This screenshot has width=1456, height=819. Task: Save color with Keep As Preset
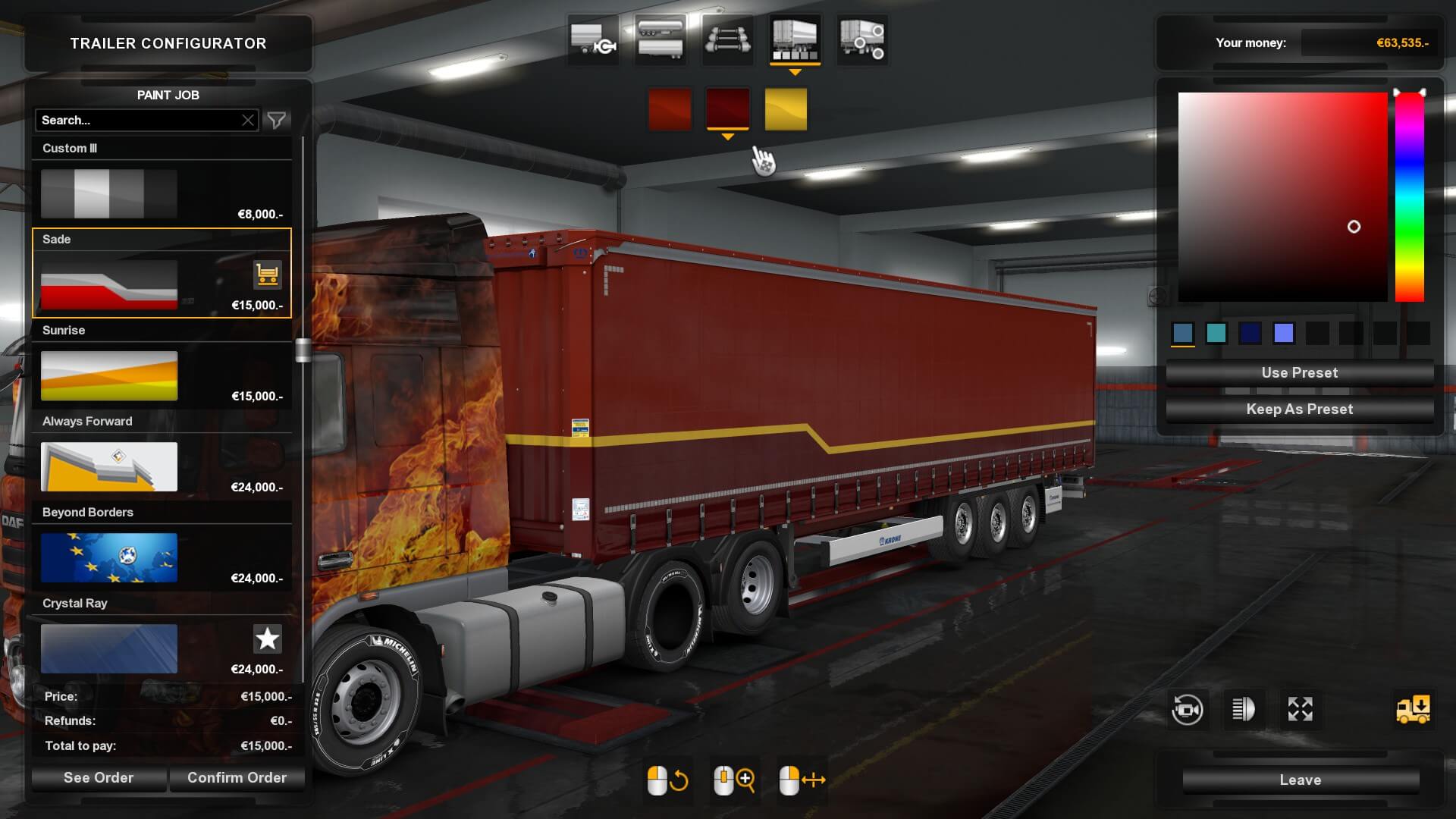click(x=1299, y=409)
